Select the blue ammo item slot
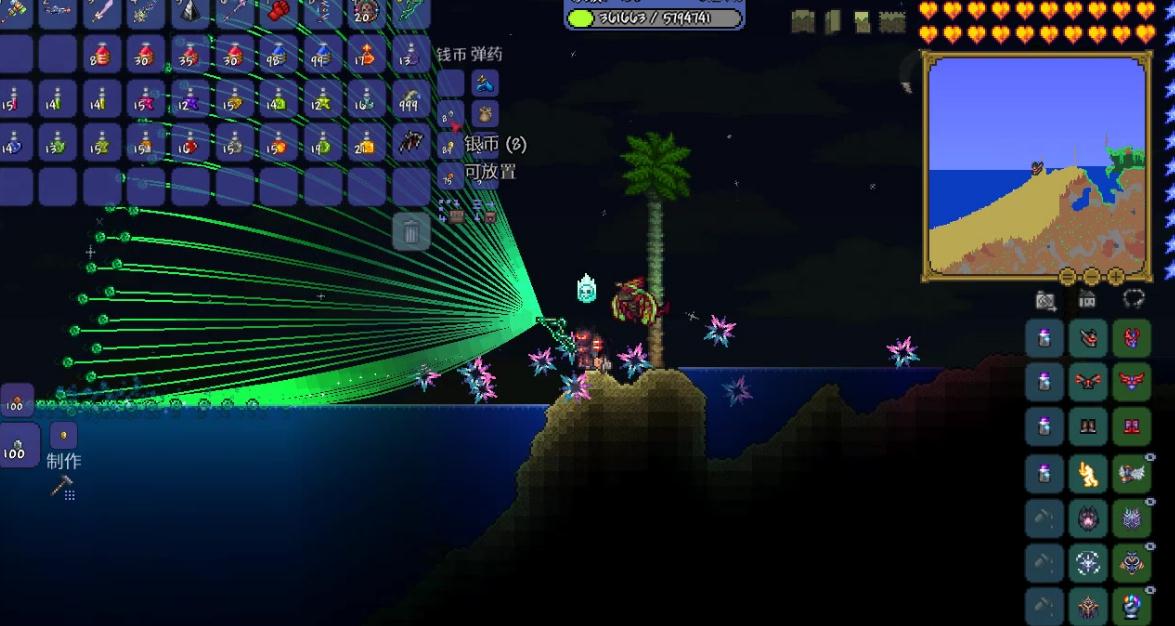The height and width of the screenshot is (626, 1175). (485, 84)
